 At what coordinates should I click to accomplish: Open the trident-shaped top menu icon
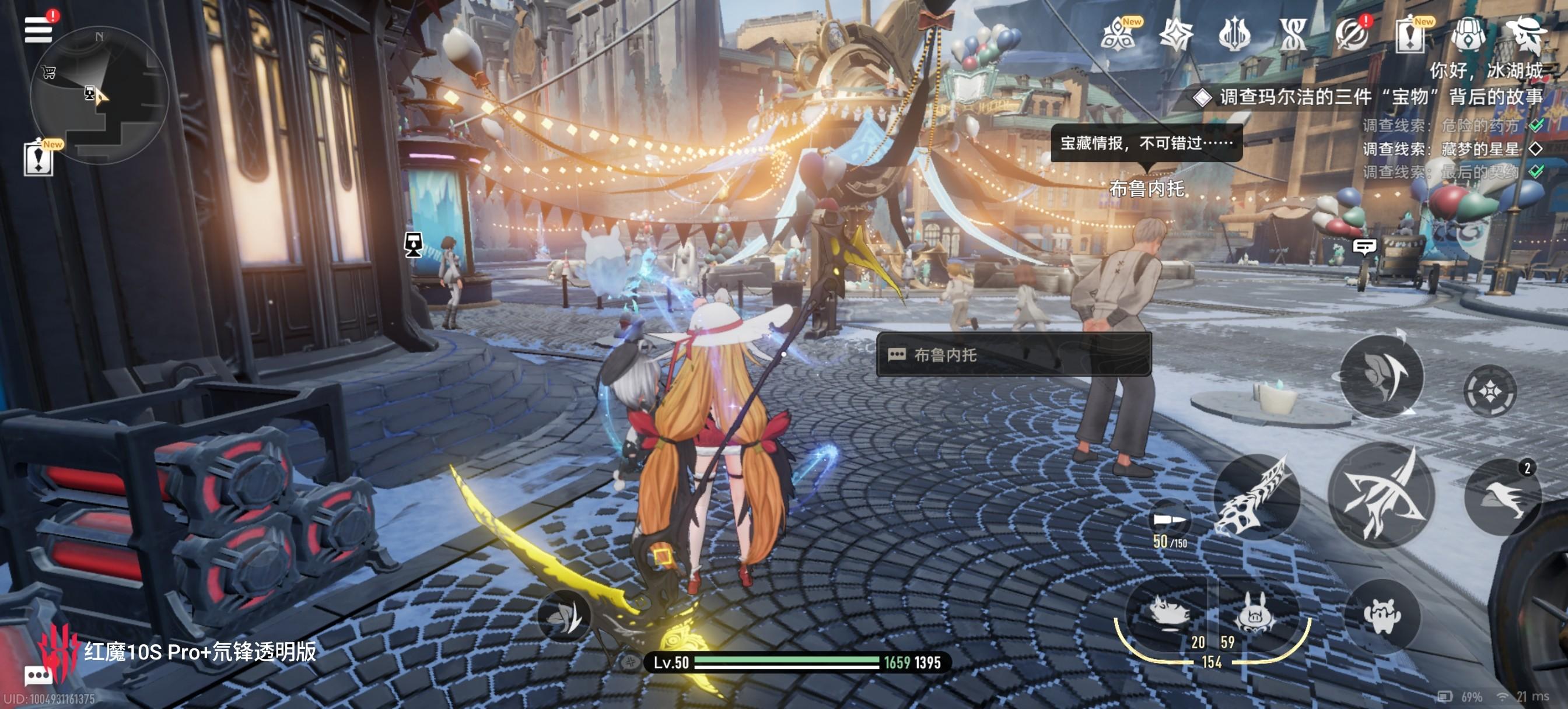tap(1234, 34)
